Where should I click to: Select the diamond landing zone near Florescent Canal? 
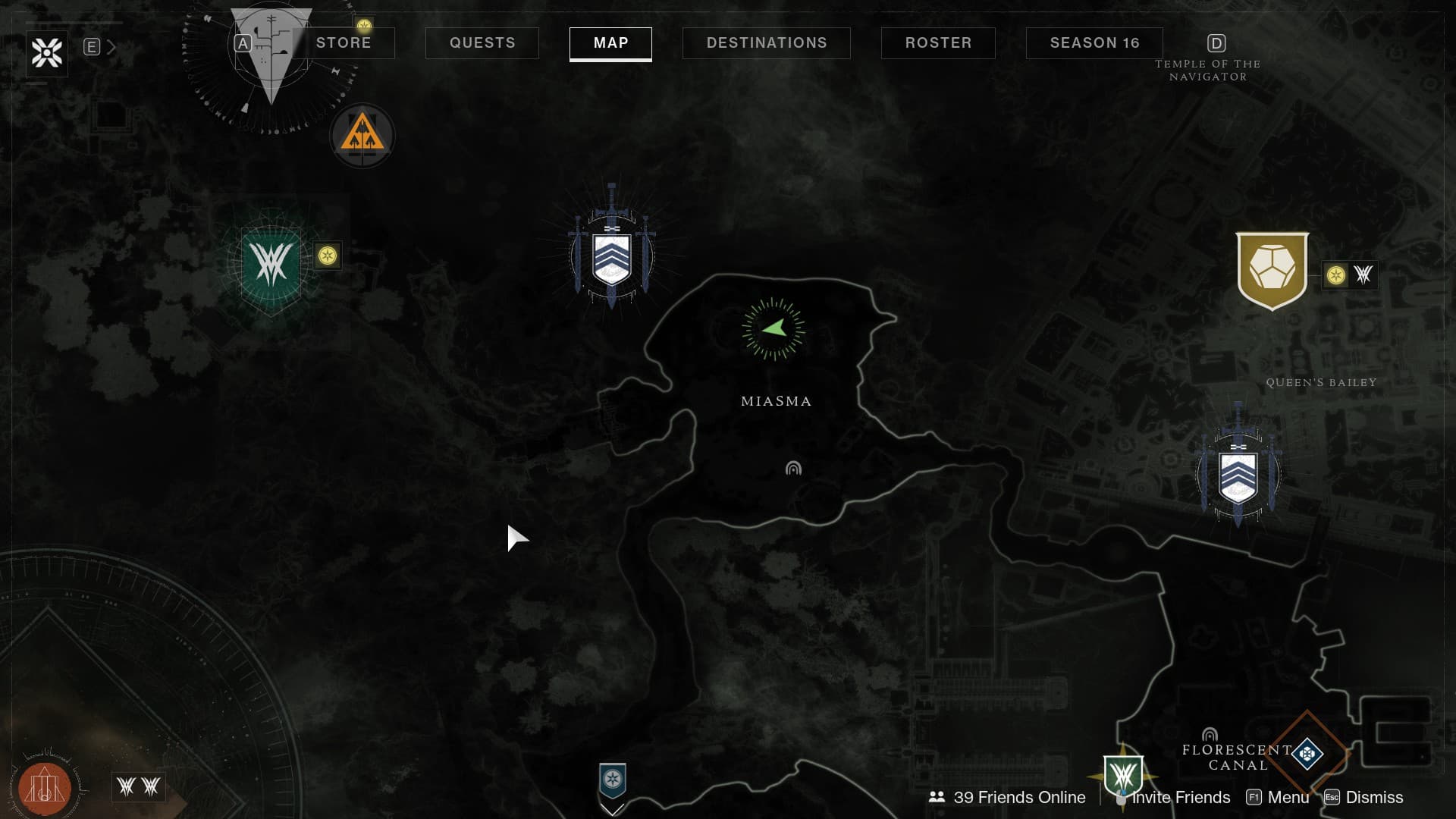(1307, 753)
